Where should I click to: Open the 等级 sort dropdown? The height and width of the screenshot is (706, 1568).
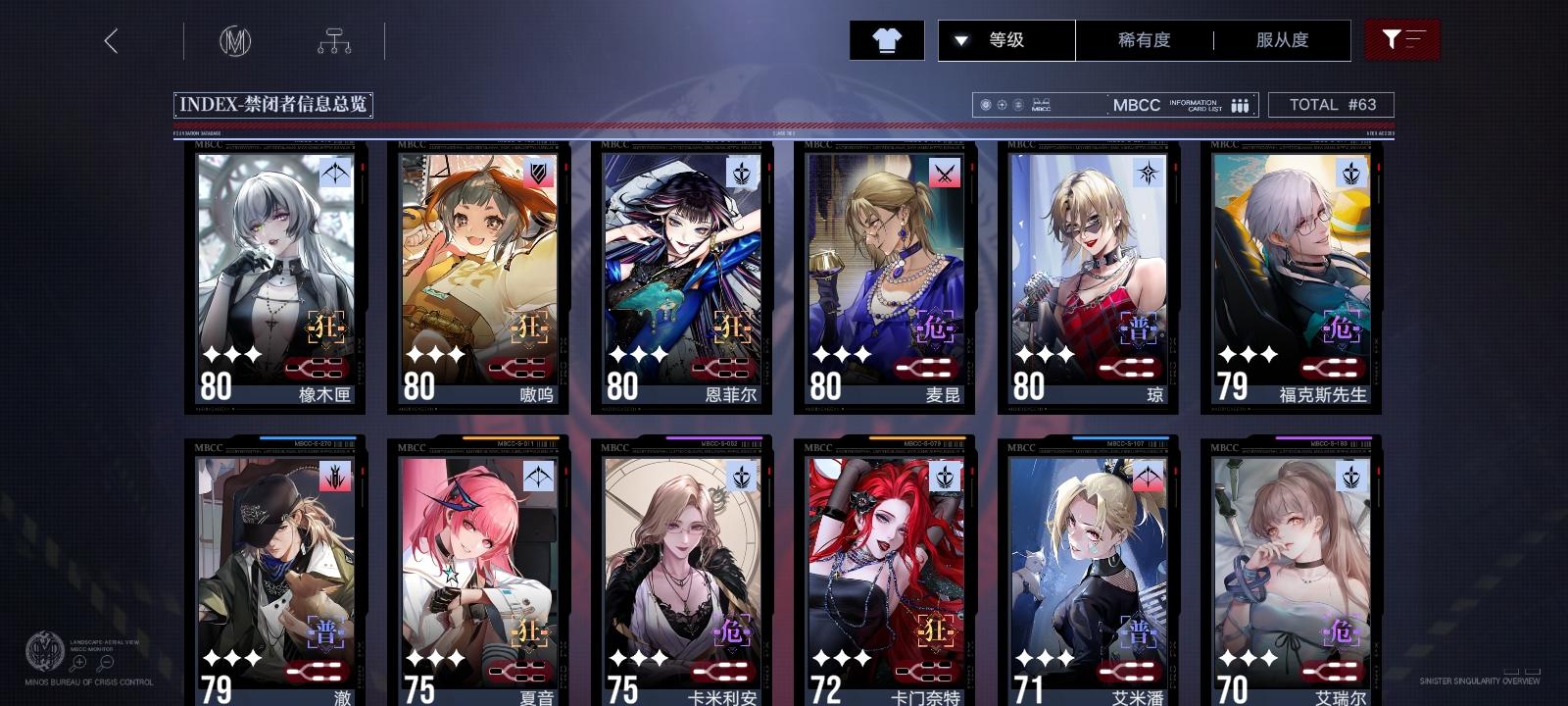pos(1005,40)
